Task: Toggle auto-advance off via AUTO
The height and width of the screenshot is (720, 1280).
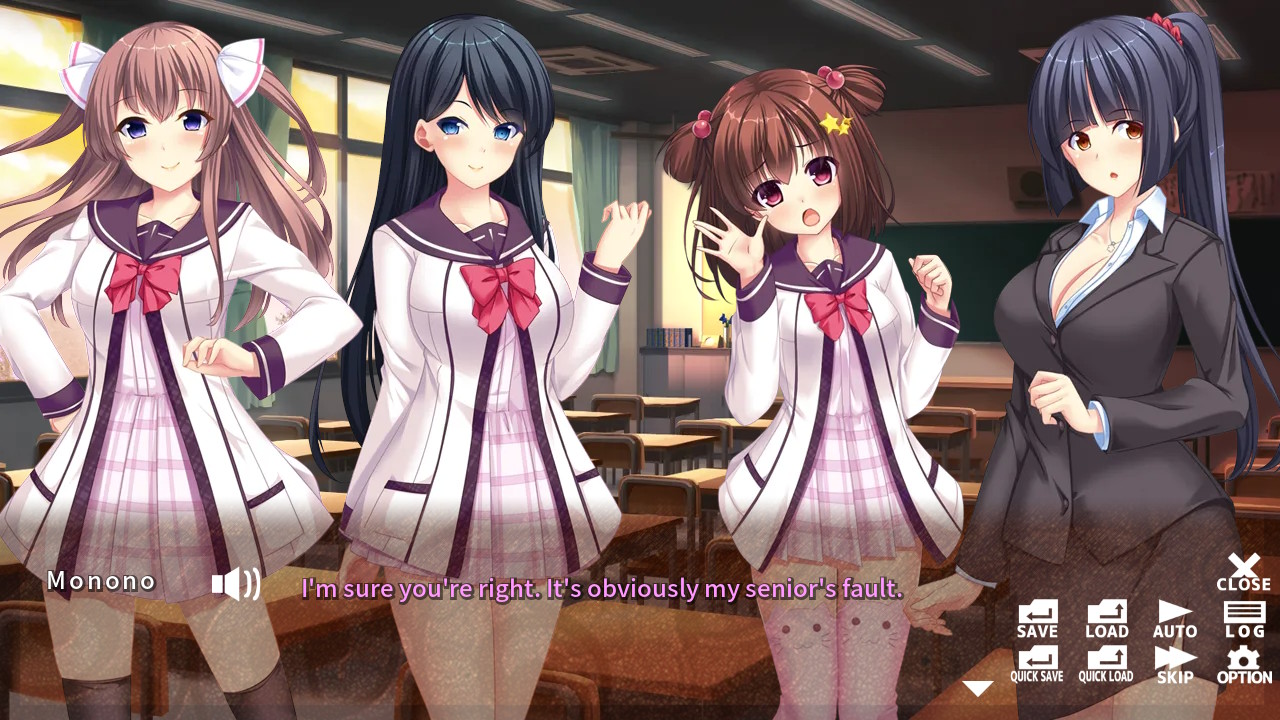Action: [x=1173, y=617]
